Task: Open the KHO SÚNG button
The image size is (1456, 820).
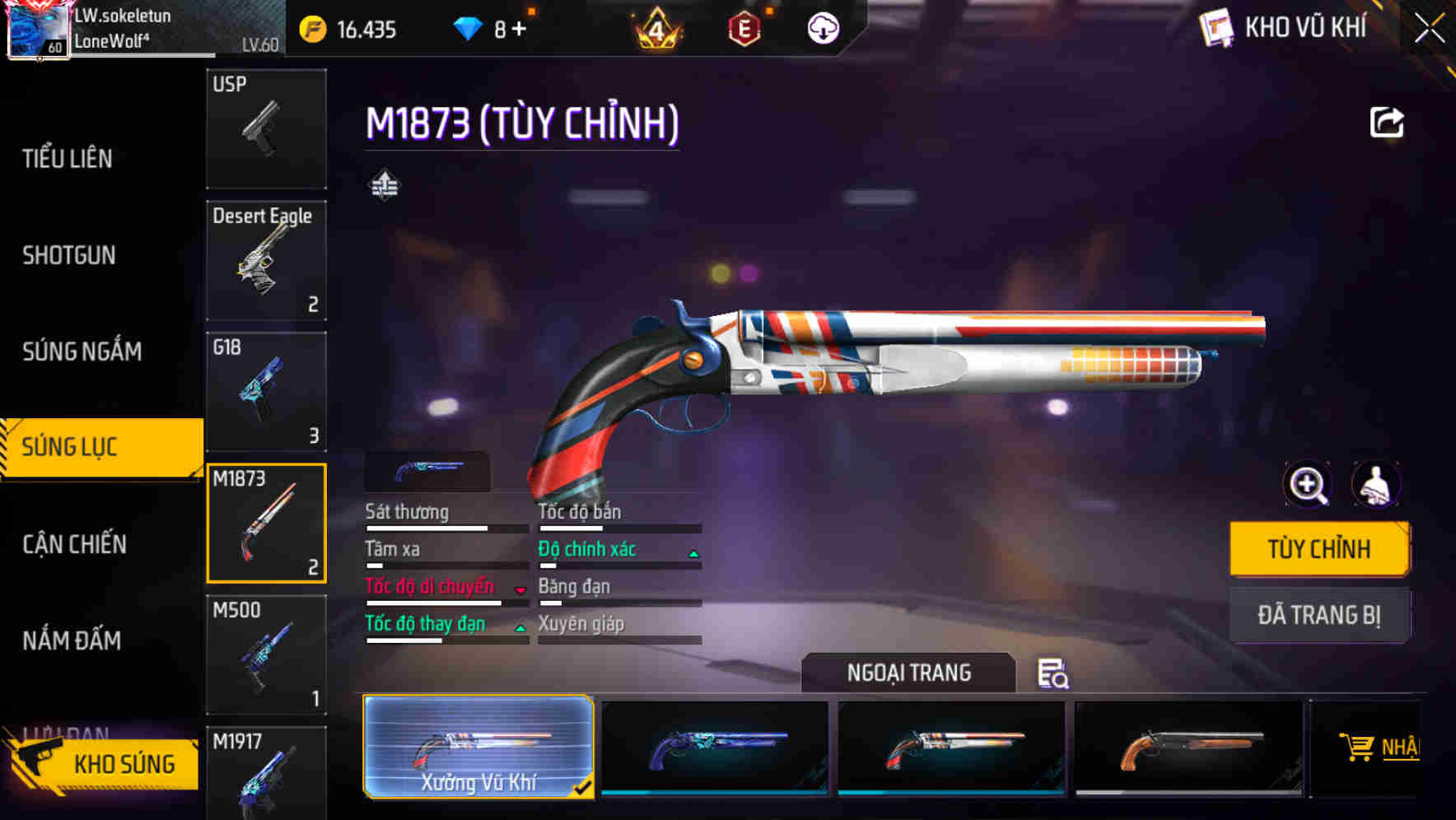Action: tap(103, 764)
